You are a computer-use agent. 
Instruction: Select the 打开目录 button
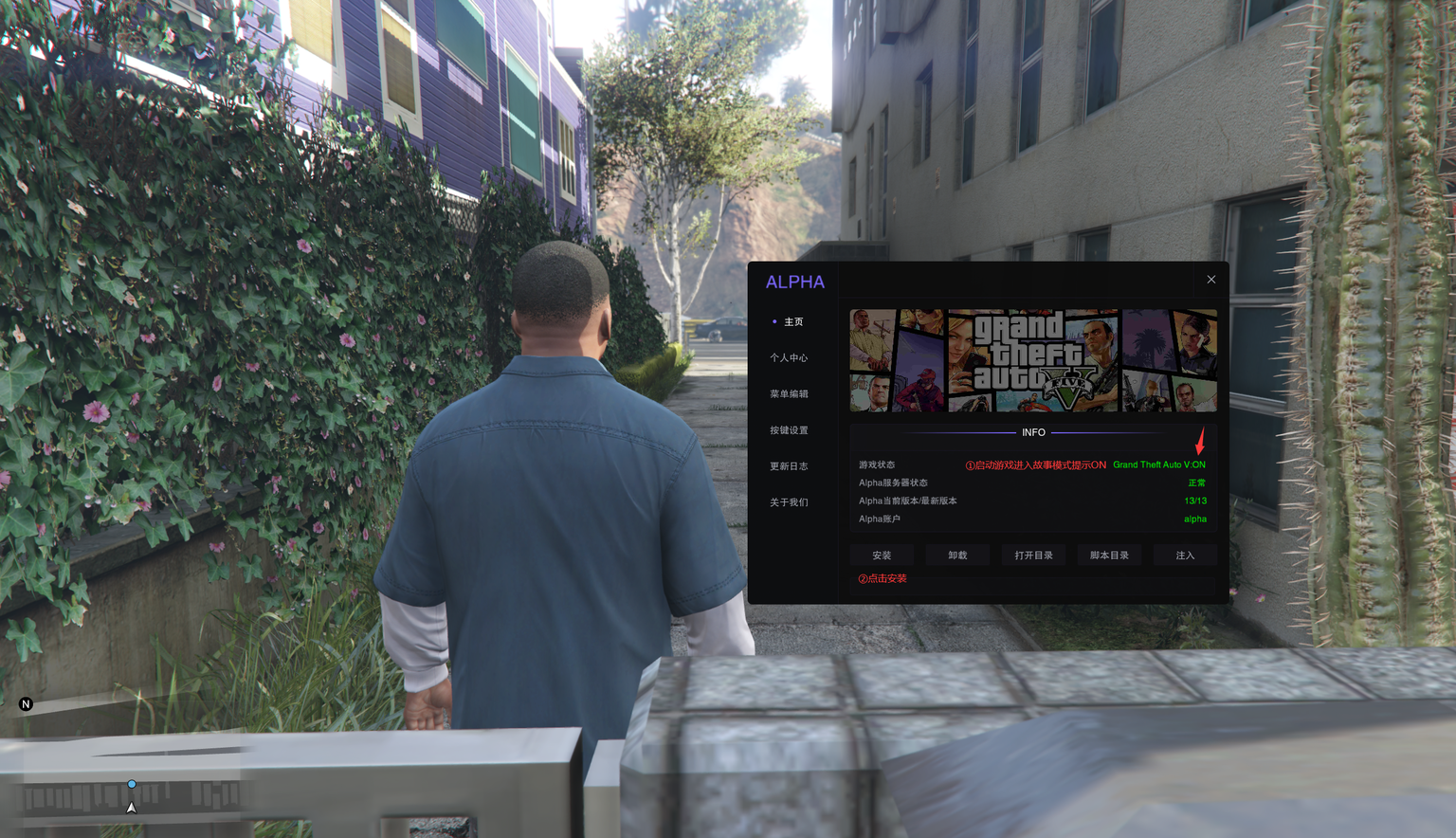pyautogui.click(x=1033, y=556)
